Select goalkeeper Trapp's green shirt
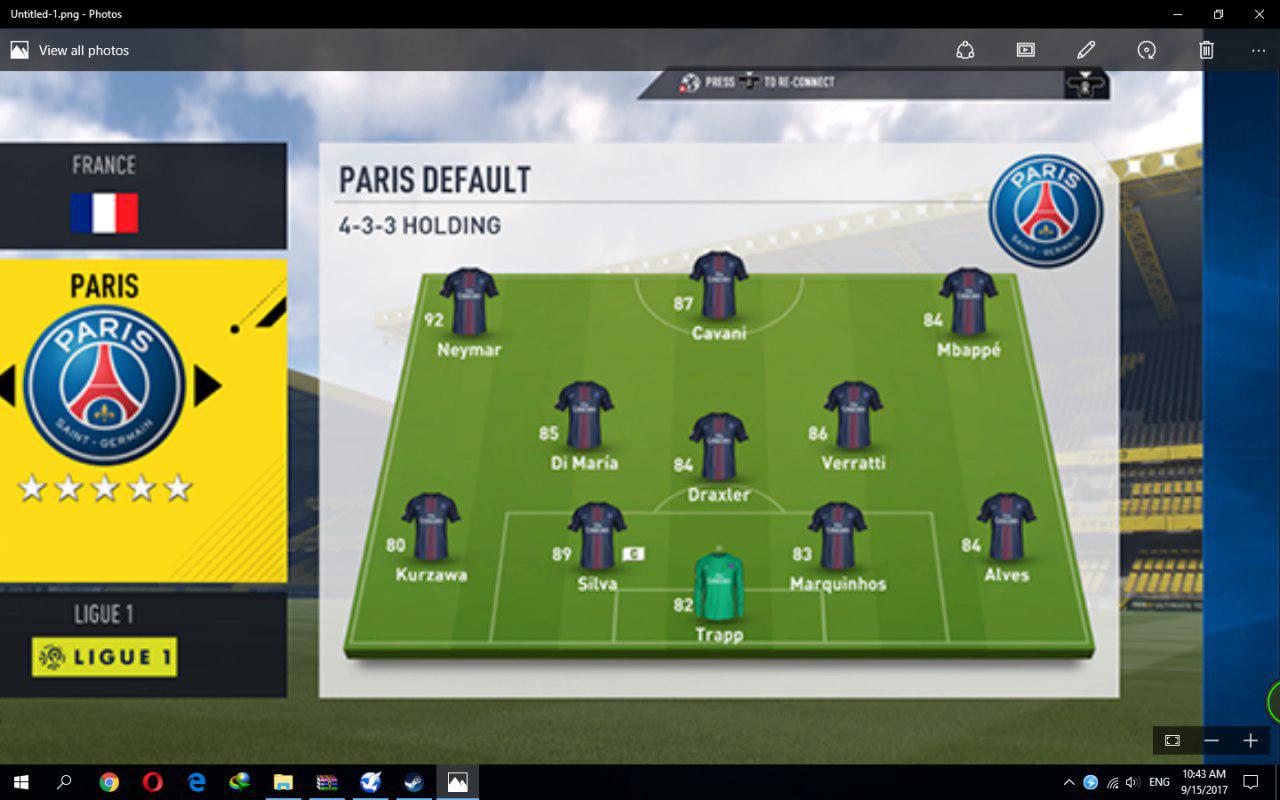 coord(719,586)
